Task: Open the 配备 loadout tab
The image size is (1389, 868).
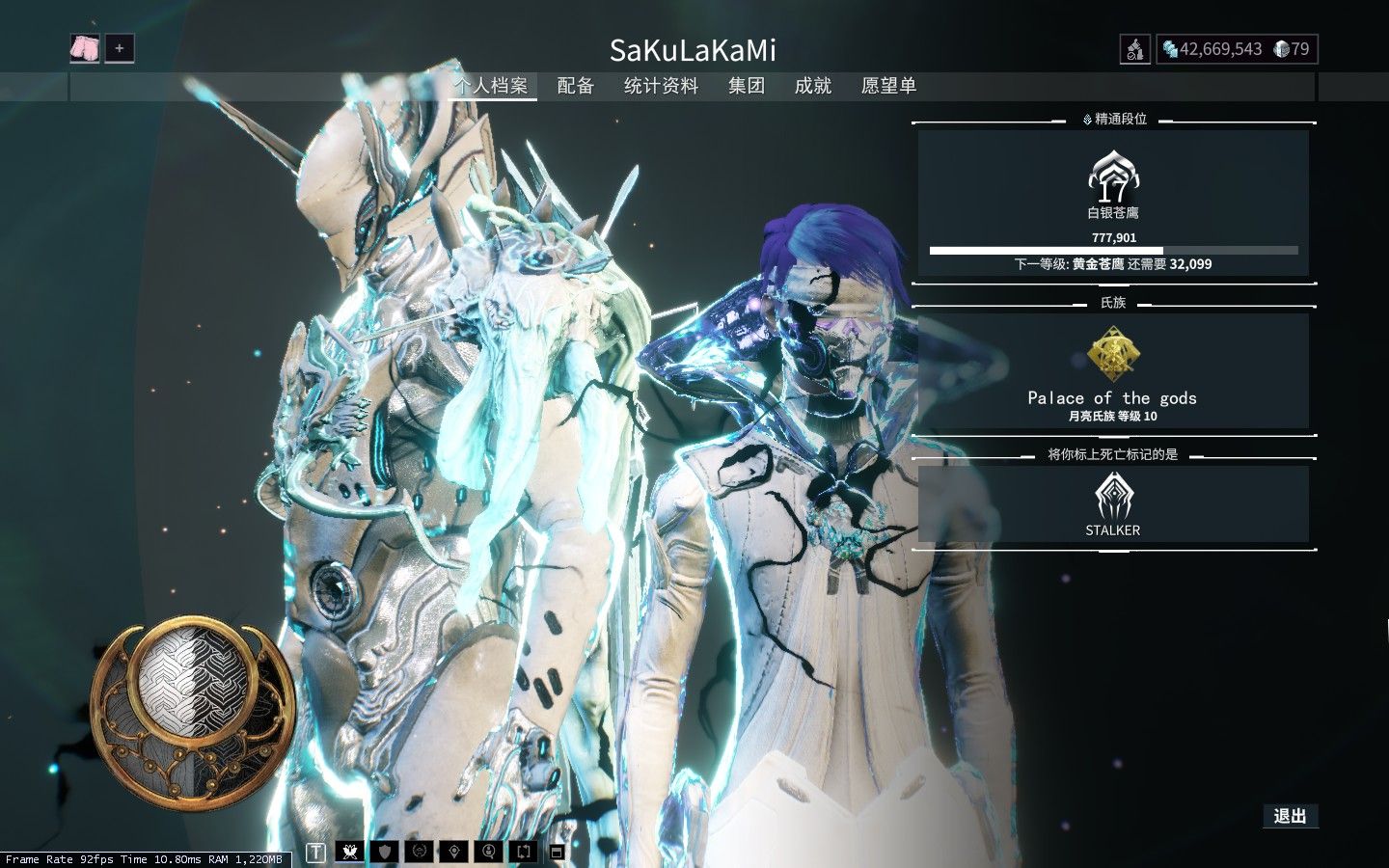Action: 576,86
